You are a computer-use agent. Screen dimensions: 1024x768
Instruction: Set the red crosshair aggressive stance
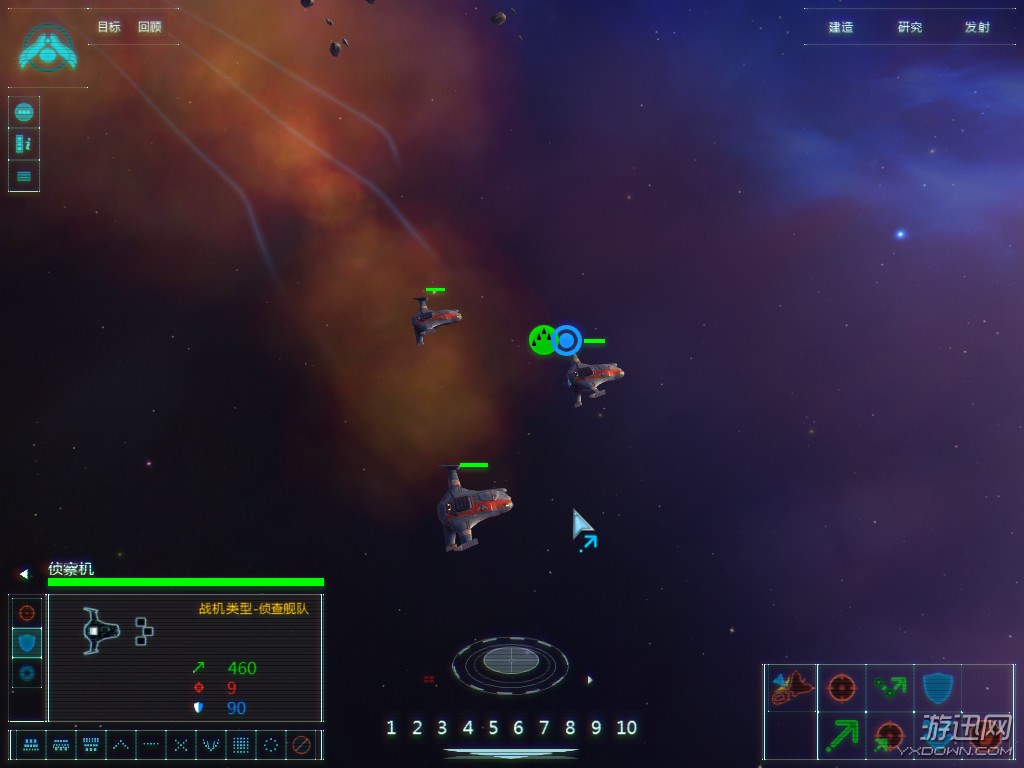27,612
